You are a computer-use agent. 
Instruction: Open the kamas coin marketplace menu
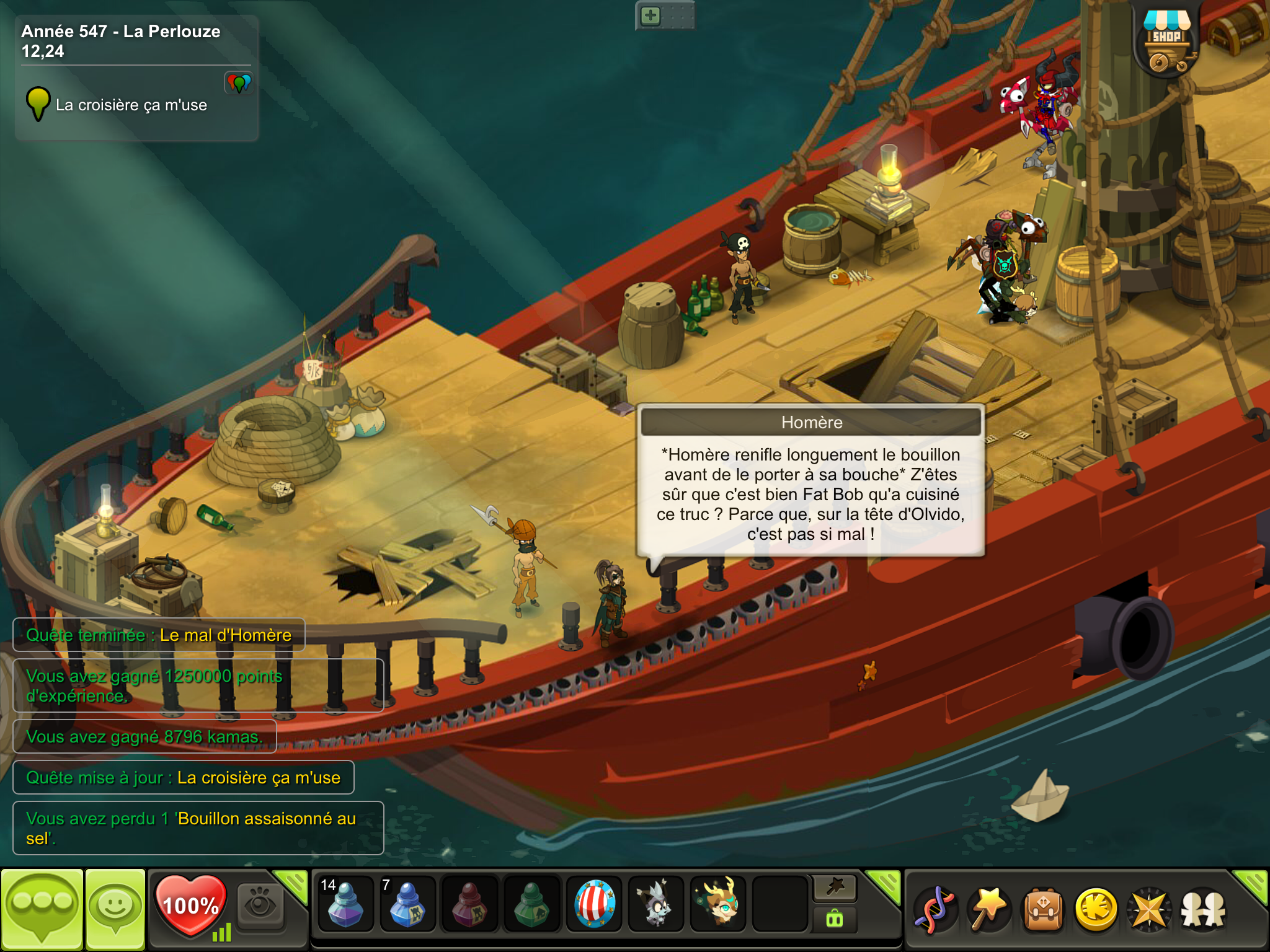pyautogui.click(x=1096, y=909)
